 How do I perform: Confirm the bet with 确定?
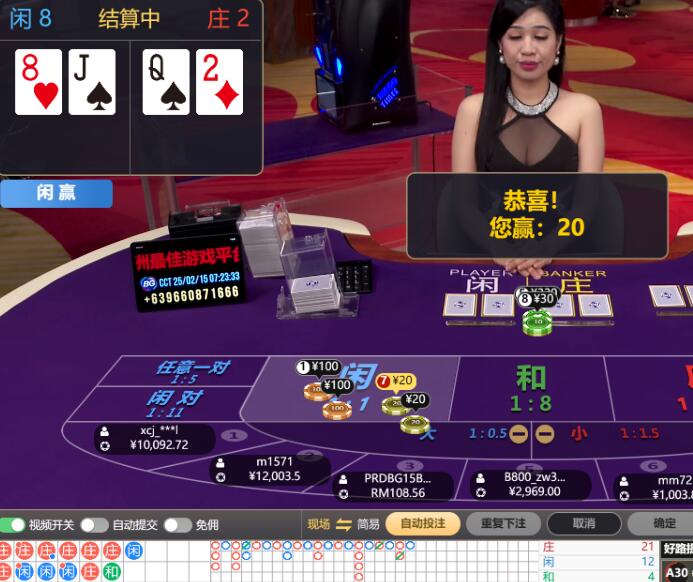pos(663,523)
